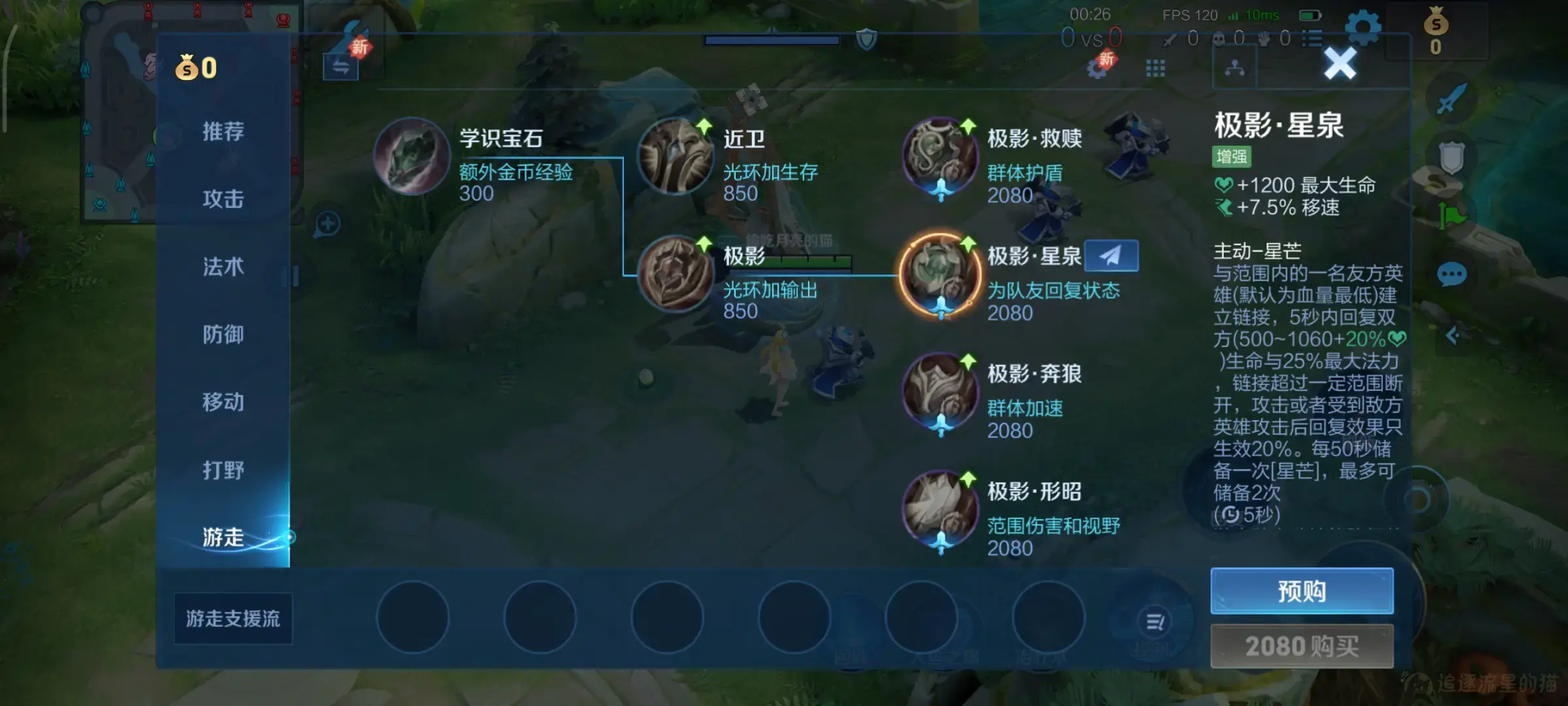Click the gold bag icon in top right corner
Screen dimensions: 1568x706
1434,29
